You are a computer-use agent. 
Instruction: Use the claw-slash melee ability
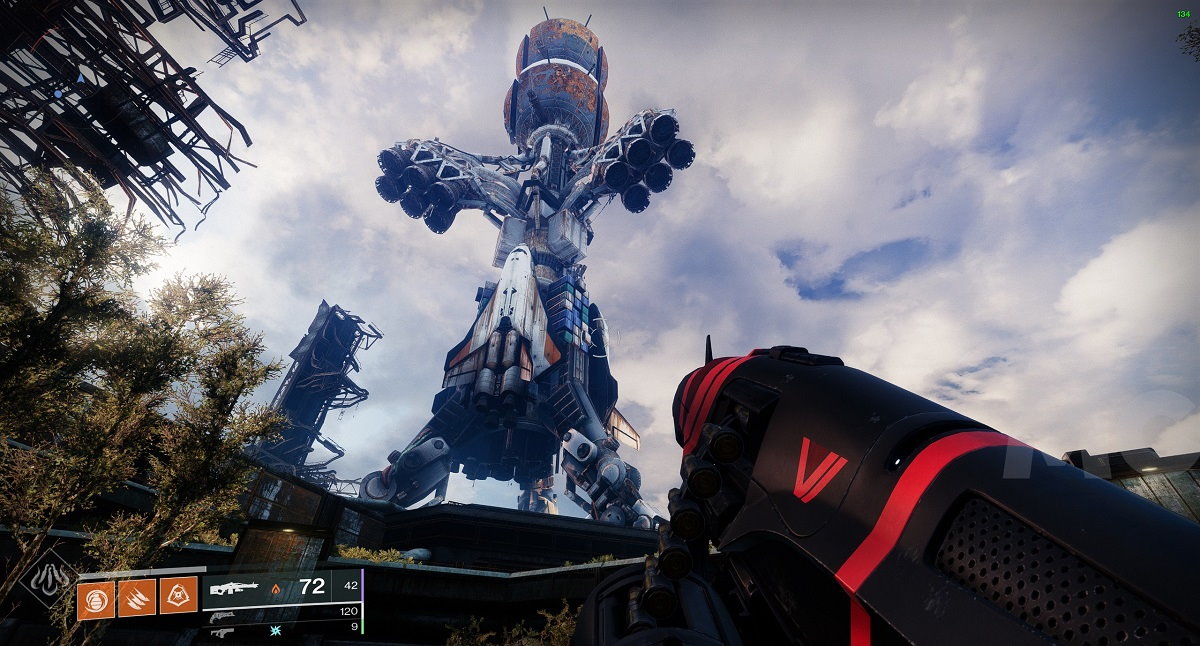tap(136, 600)
